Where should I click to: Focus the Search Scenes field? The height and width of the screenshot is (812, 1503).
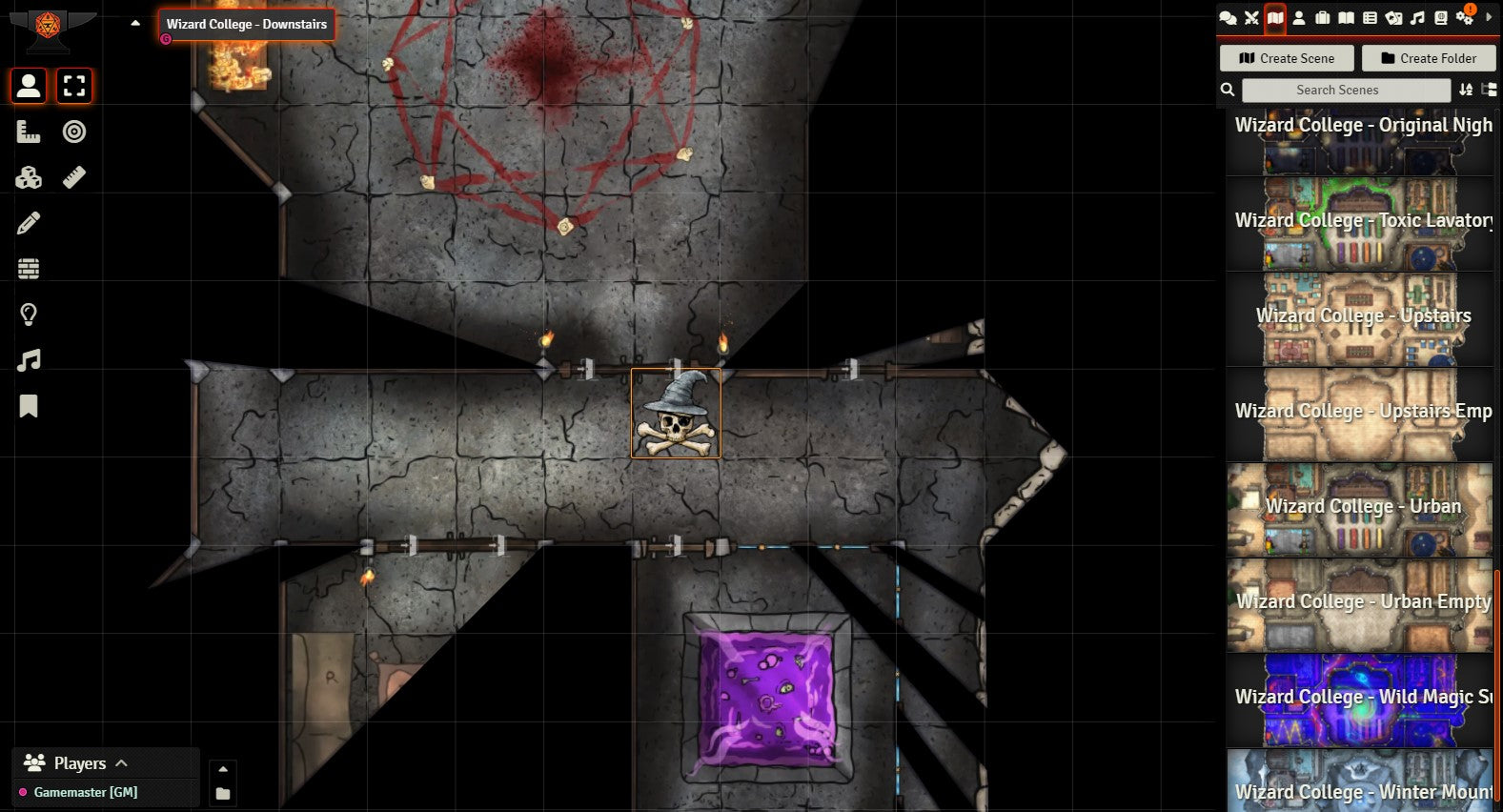[x=1346, y=90]
